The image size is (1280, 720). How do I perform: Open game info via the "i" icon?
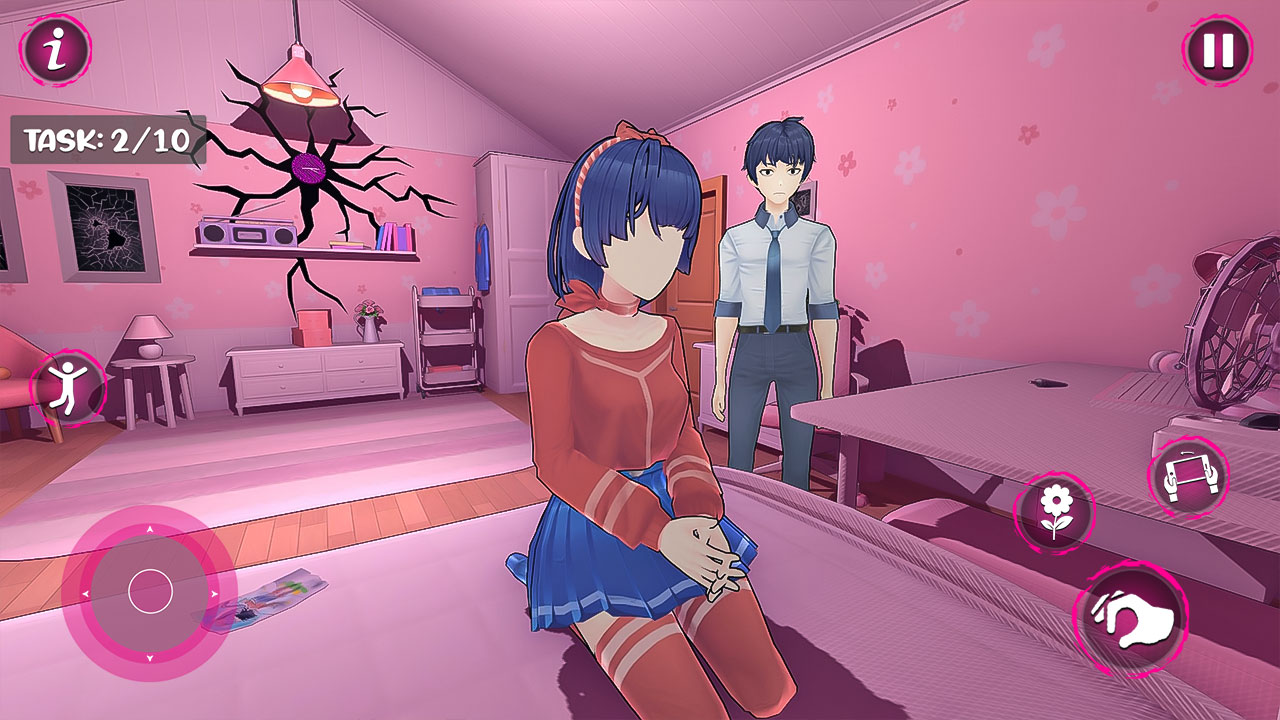tap(55, 48)
